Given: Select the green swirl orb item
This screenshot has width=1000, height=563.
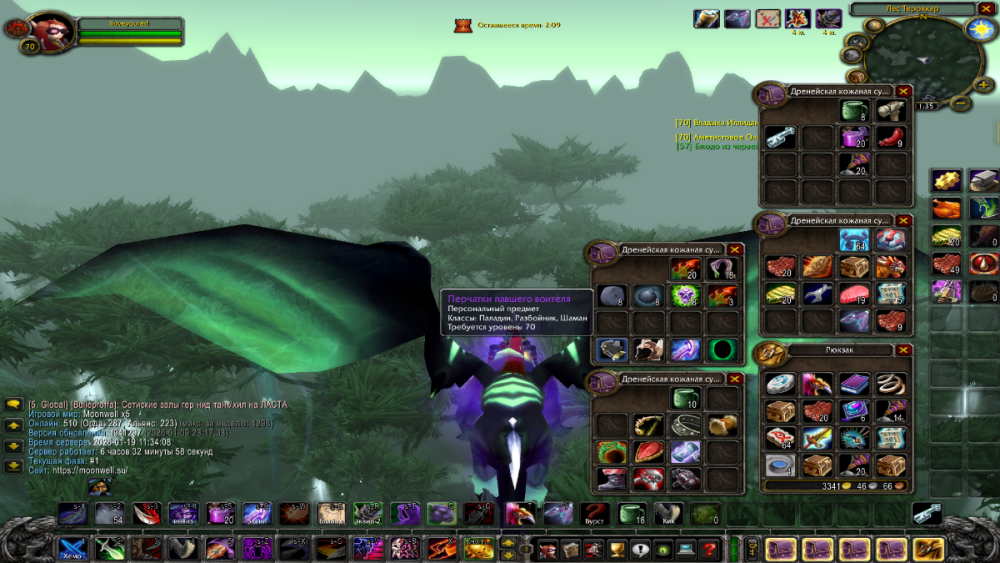Looking at the screenshot, I should 721,349.
